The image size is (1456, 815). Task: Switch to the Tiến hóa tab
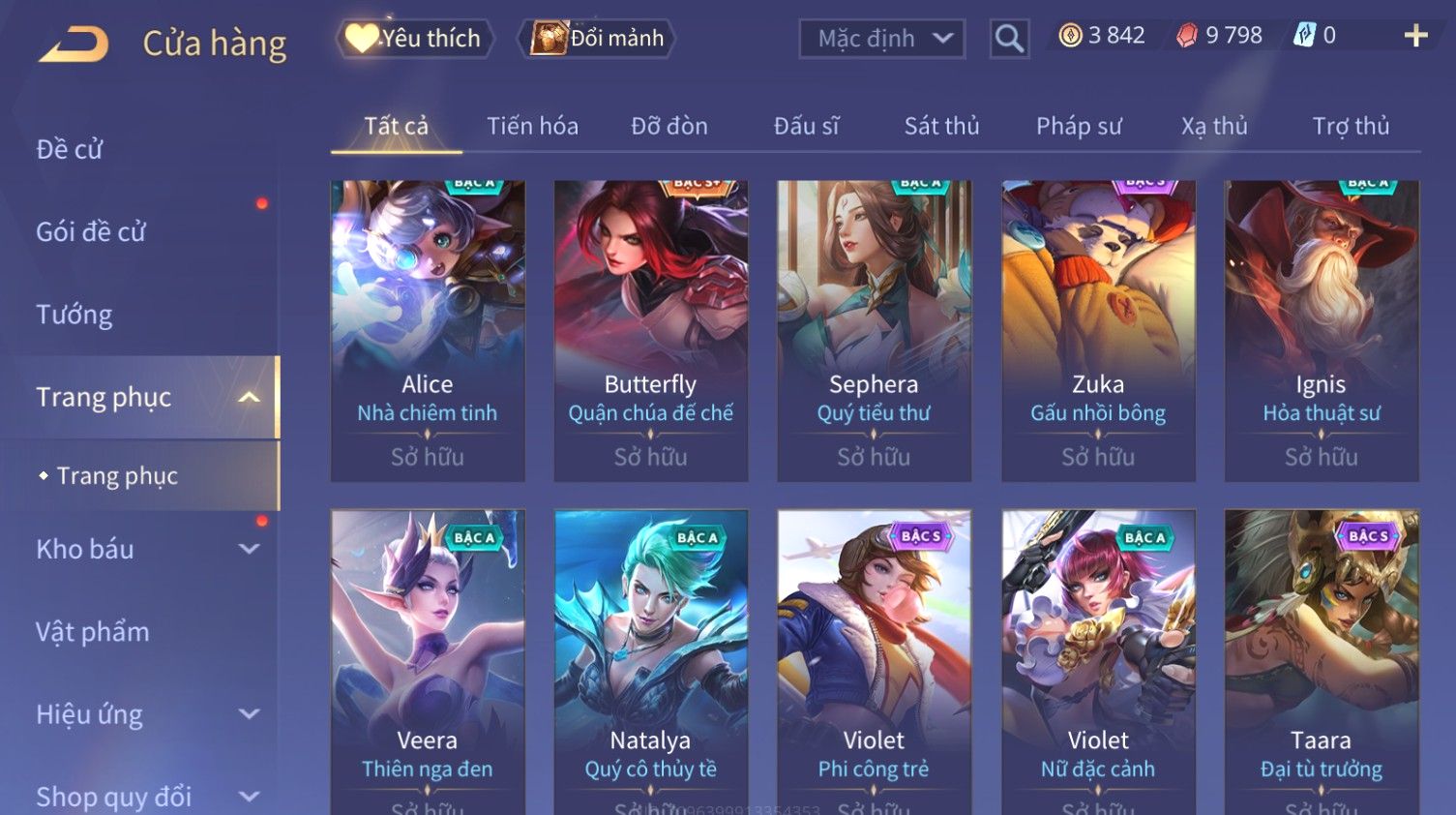click(532, 126)
